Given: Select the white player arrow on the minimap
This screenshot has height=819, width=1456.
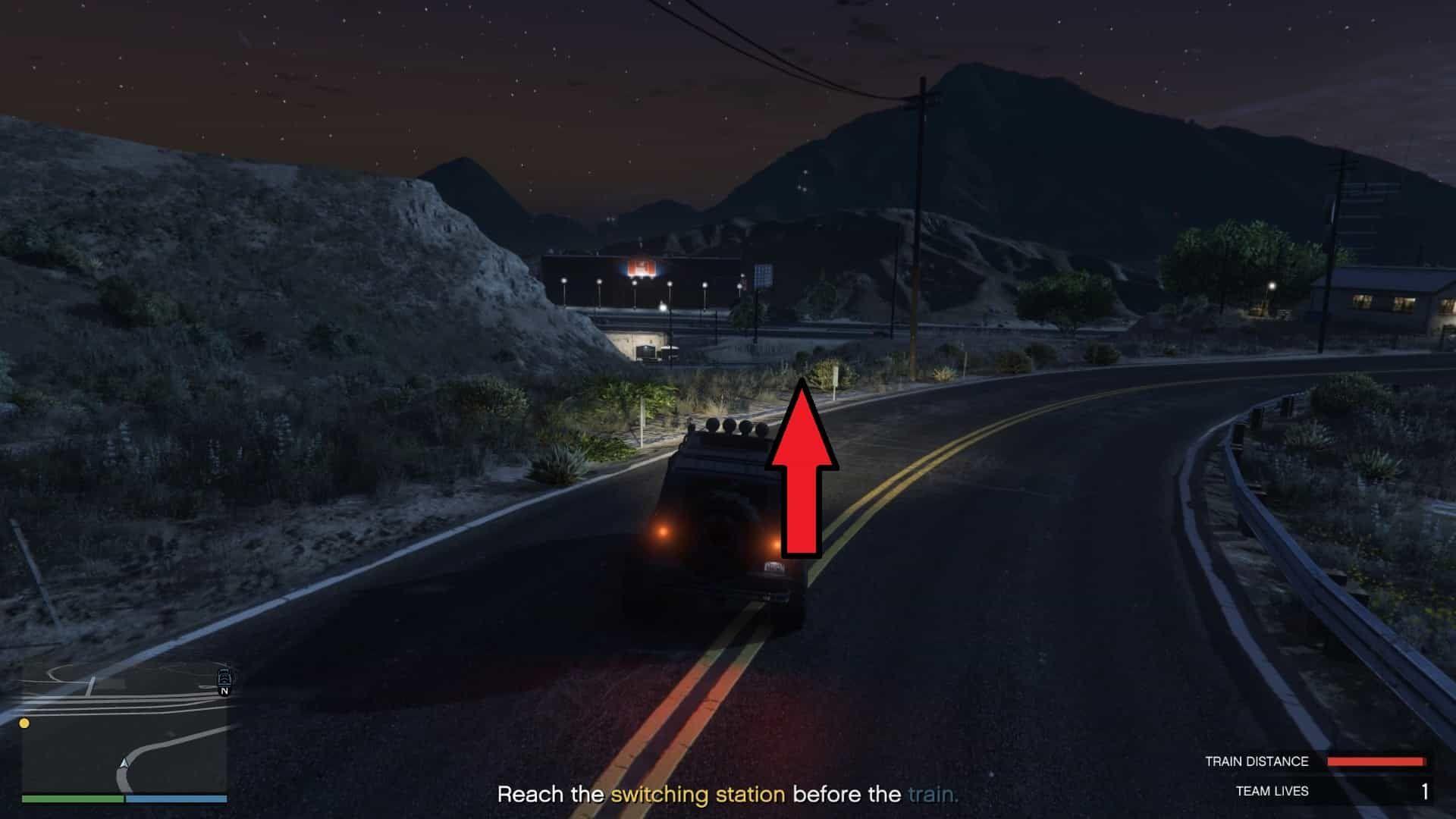Looking at the screenshot, I should (124, 762).
